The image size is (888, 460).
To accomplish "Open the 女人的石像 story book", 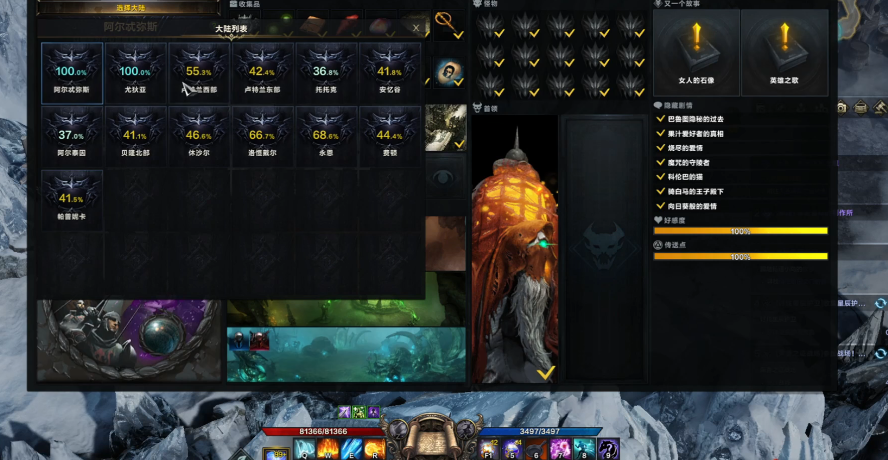I will [696, 52].
